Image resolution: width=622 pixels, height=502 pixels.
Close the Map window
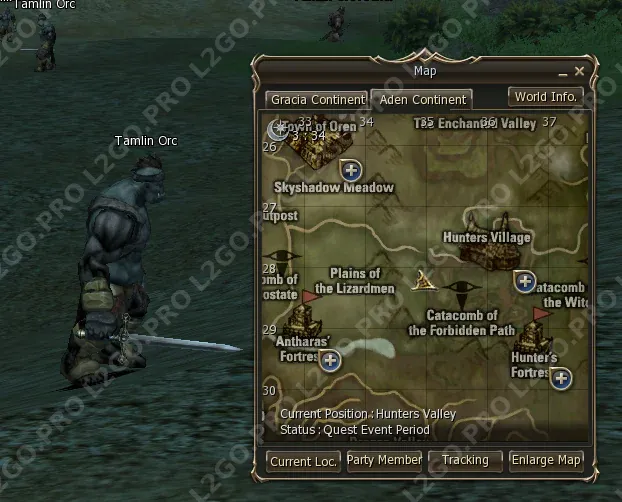coord(579,71)
